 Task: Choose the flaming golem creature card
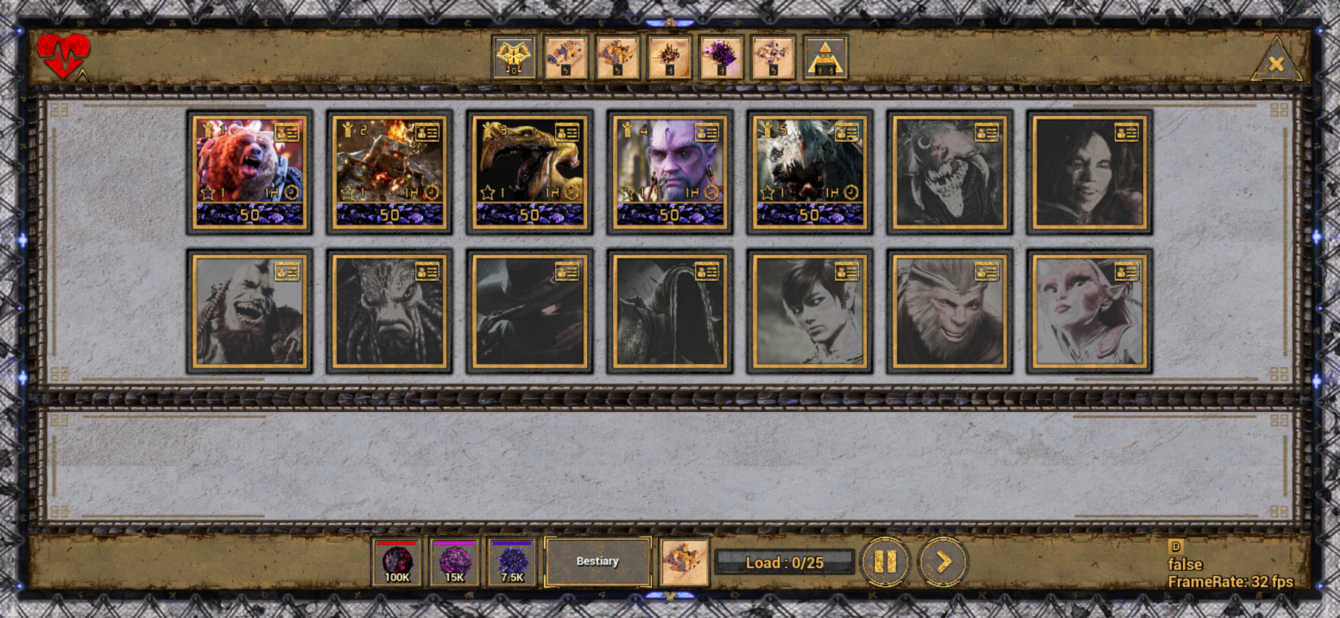(389, 172)
